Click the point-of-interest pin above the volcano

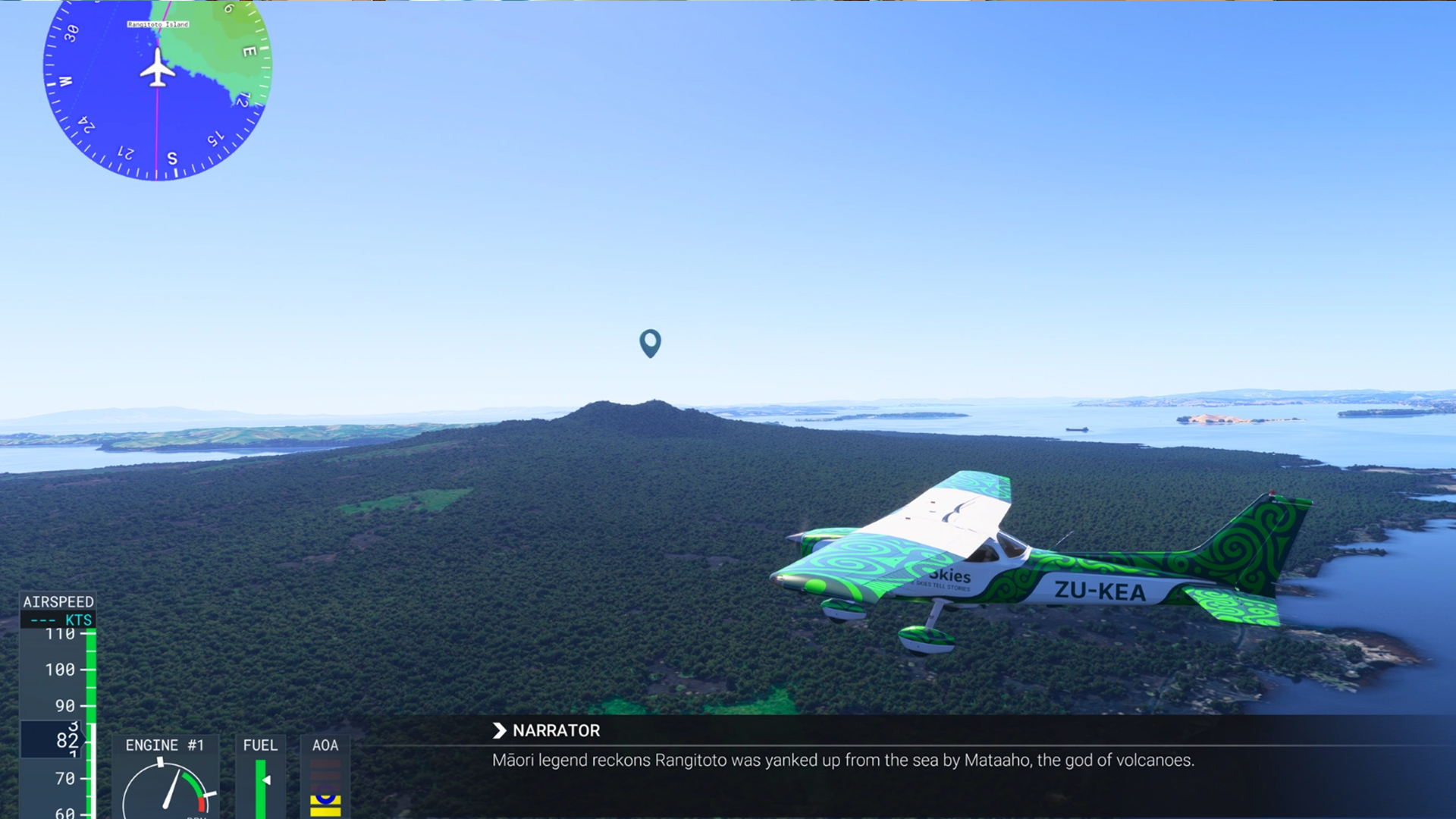650,342
